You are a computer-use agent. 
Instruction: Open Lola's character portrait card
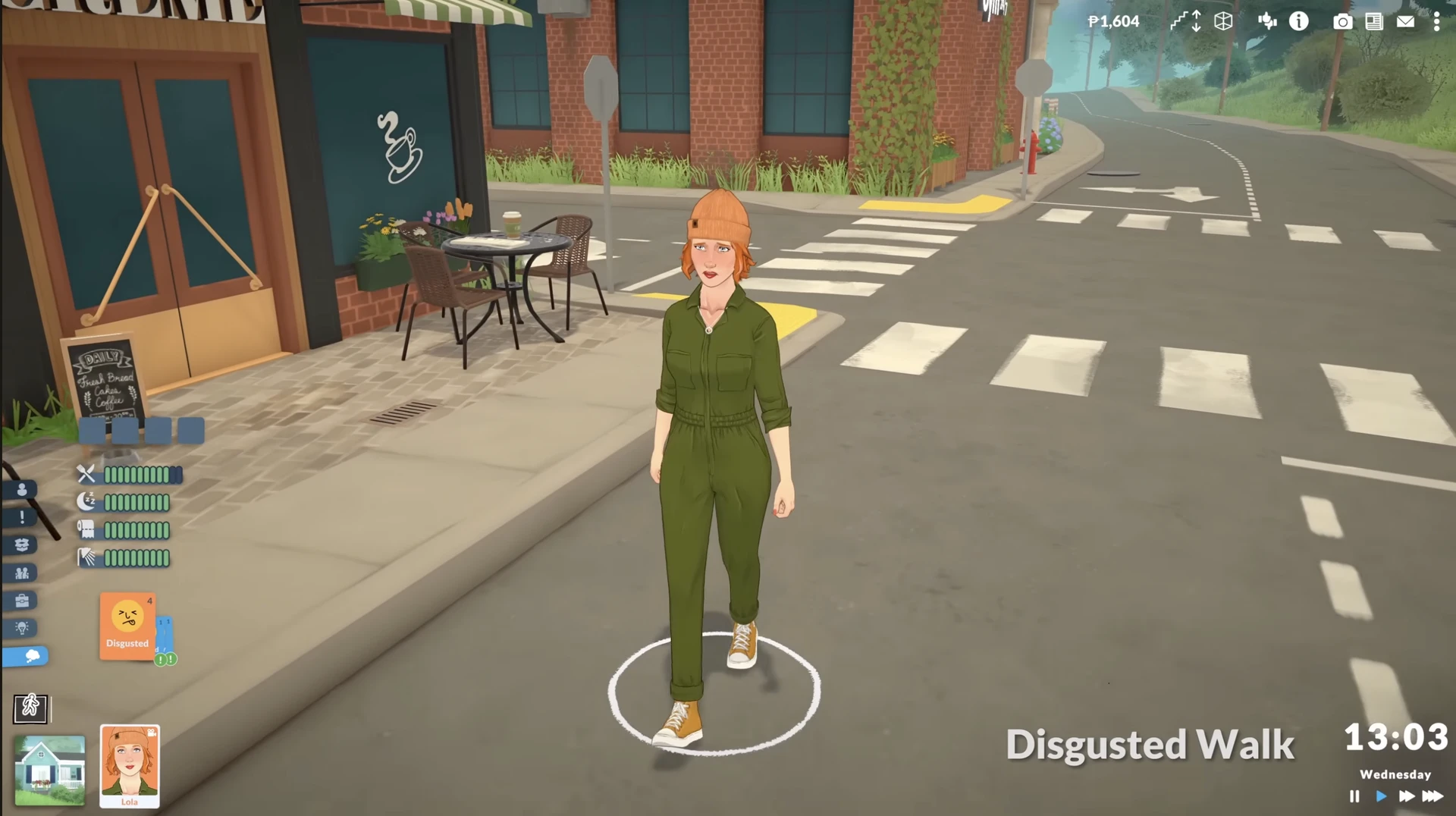(x=130, y=765)
